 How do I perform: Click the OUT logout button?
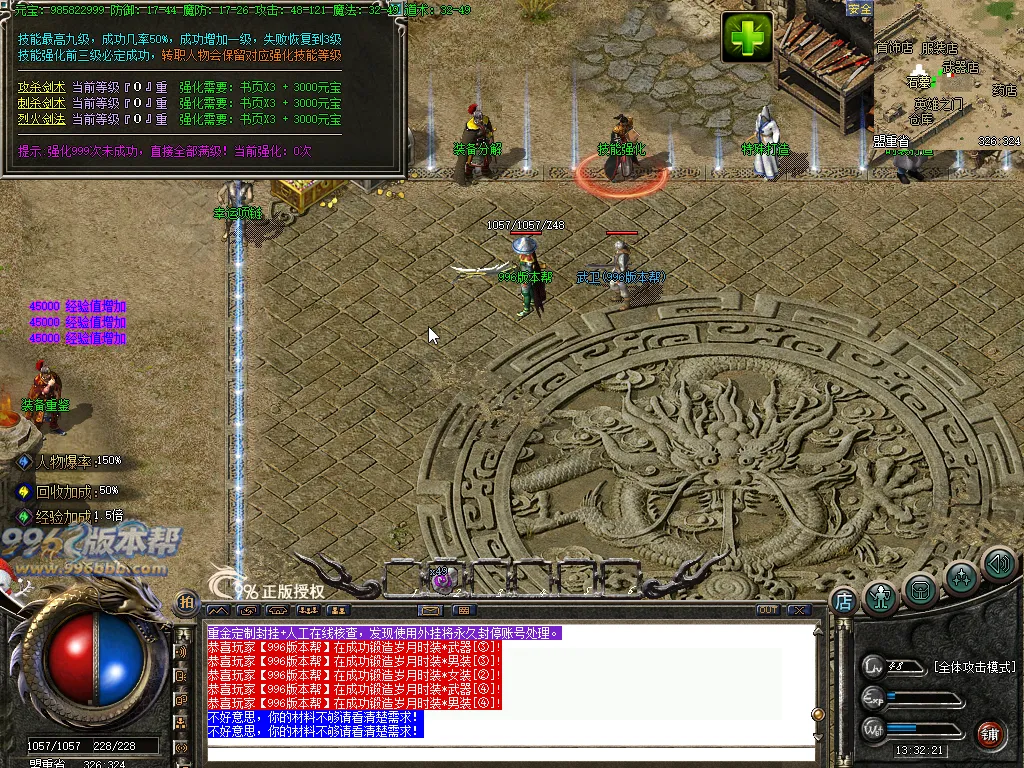click(x=767, y=610)
